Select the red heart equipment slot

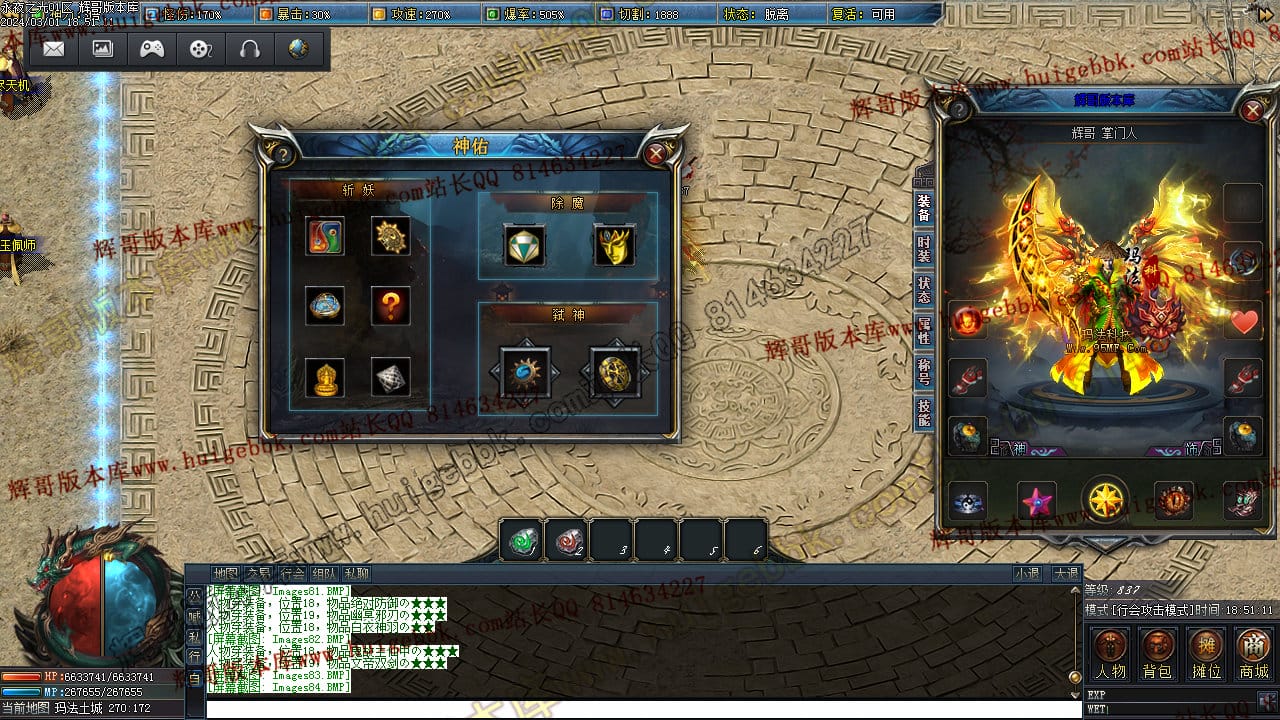pyautogui.click(x=1244, y=322)
